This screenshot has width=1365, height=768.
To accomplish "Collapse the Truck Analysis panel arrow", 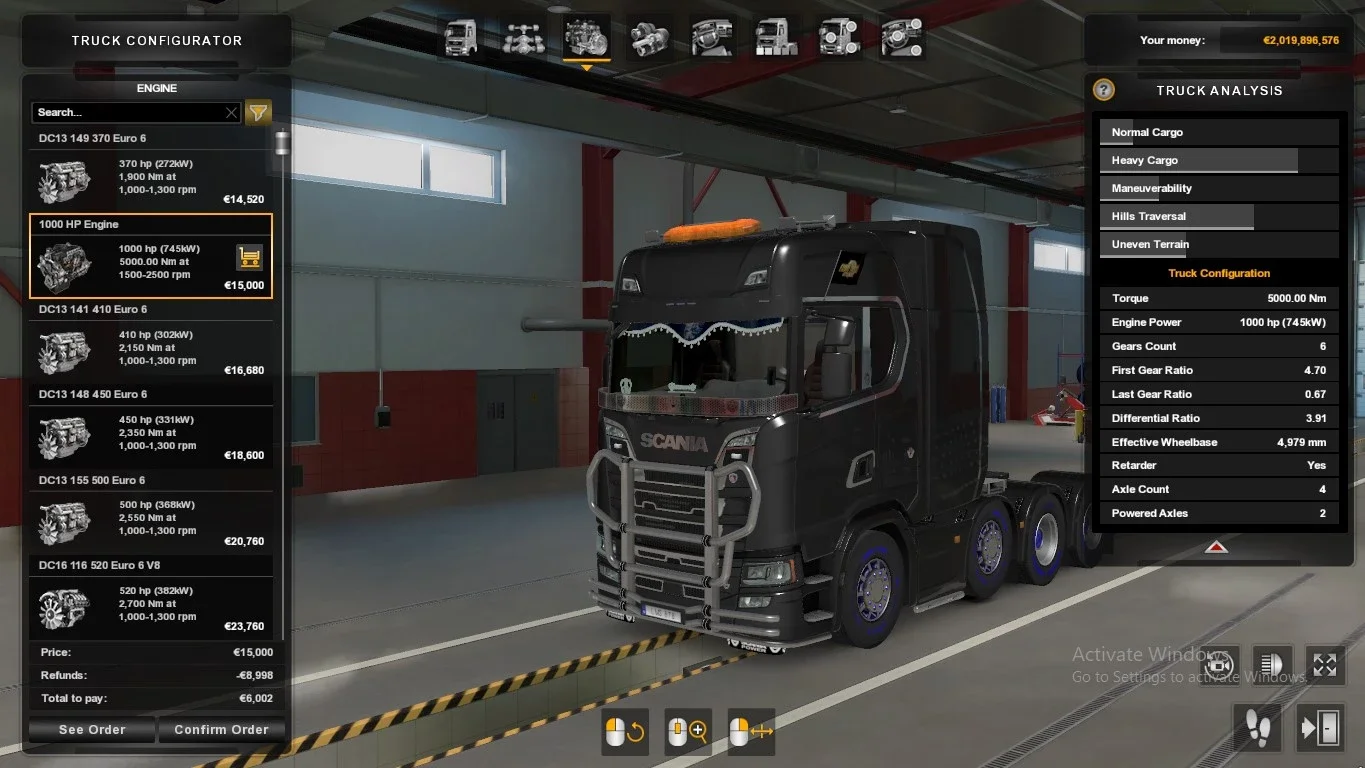I will (x=1216, y=547).
